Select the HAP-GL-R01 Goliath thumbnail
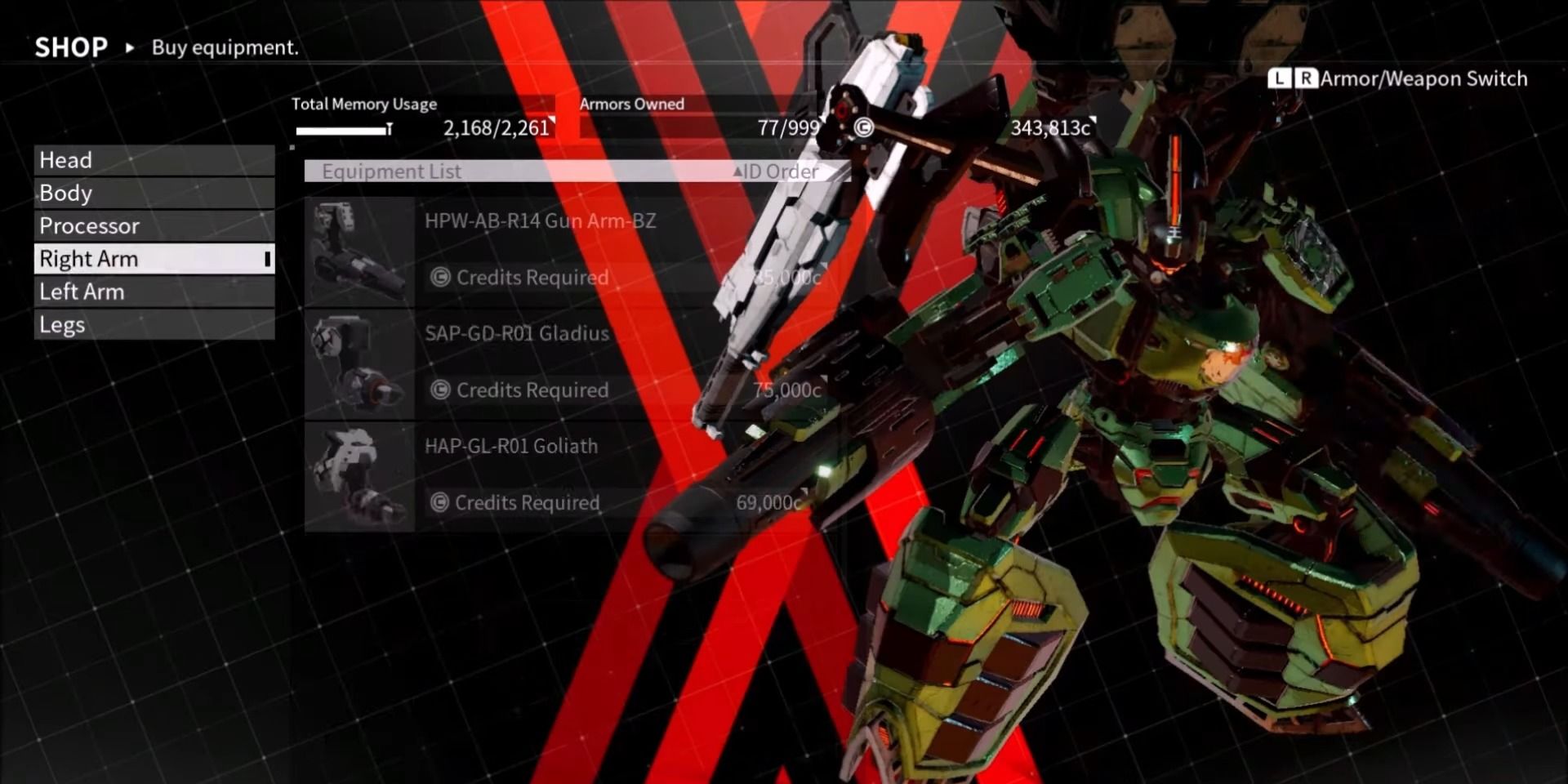This screenshot has width=1568, height=784. pos(359,474)
